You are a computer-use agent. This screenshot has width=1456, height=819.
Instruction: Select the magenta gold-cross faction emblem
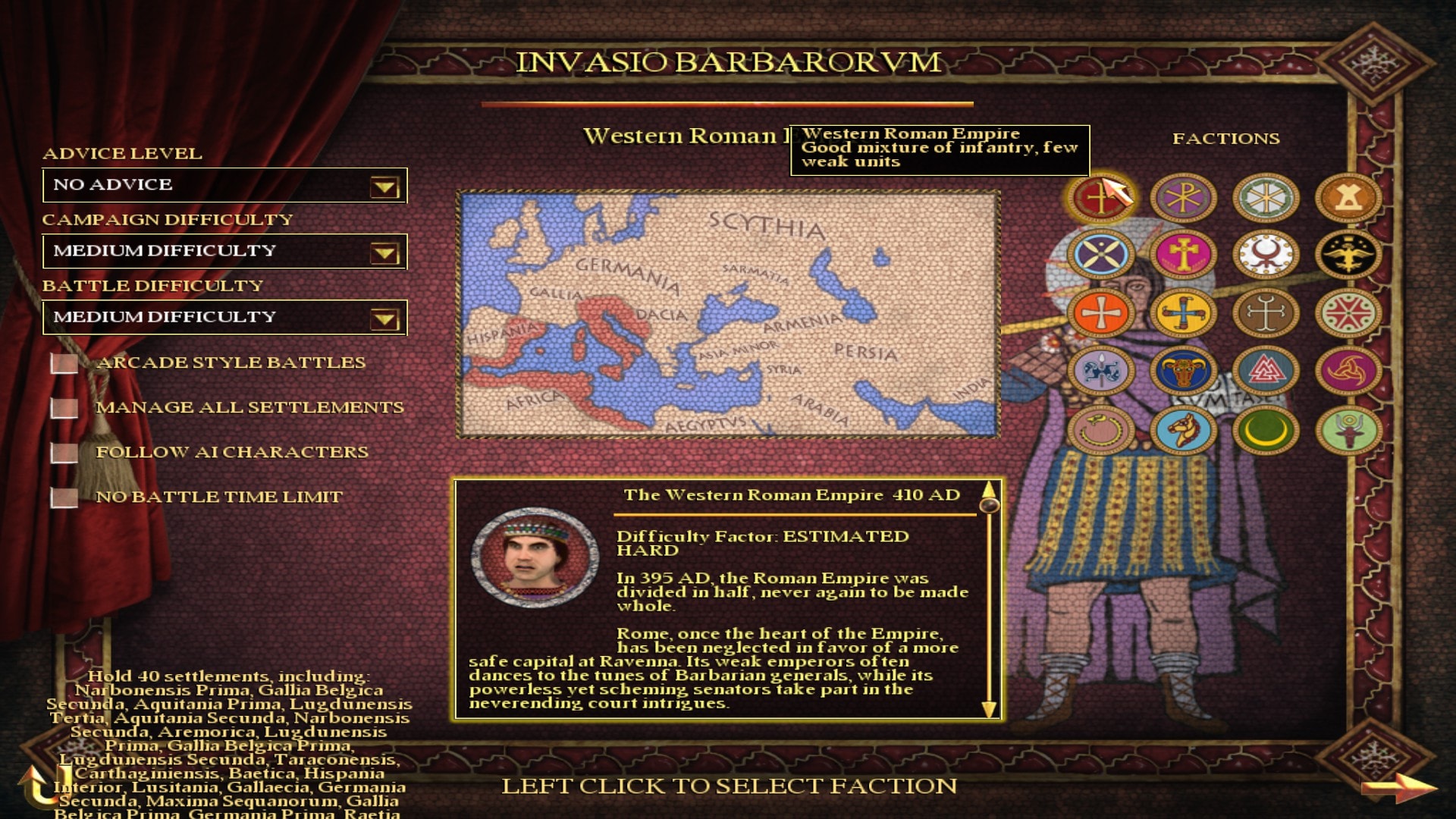pyautogui.click(x=1183, y=255)
